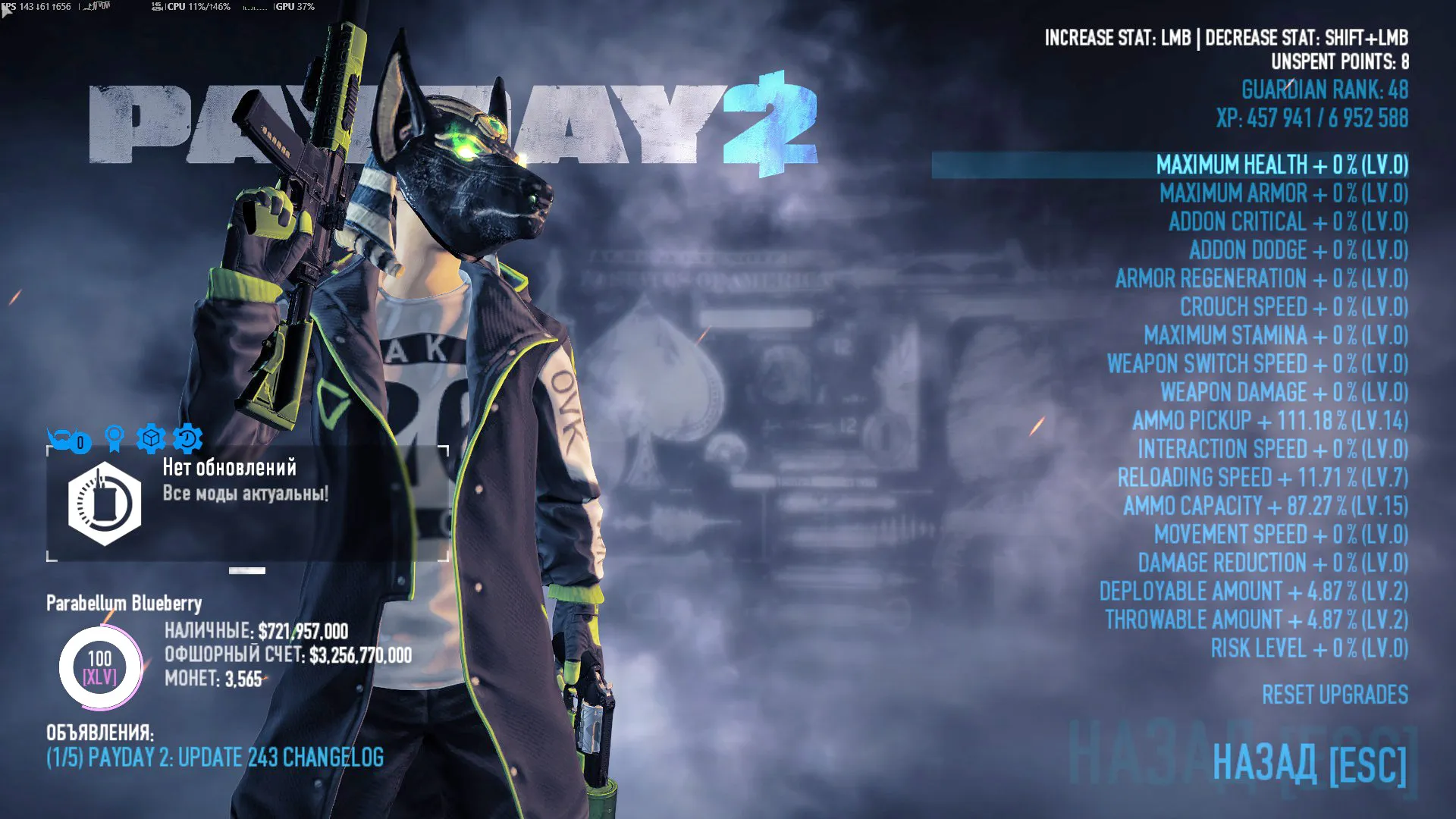This screenshot has height=819, width=1456.
Task: Upgrade the Addon Critical stat
Action: (x=1288, y=222)
